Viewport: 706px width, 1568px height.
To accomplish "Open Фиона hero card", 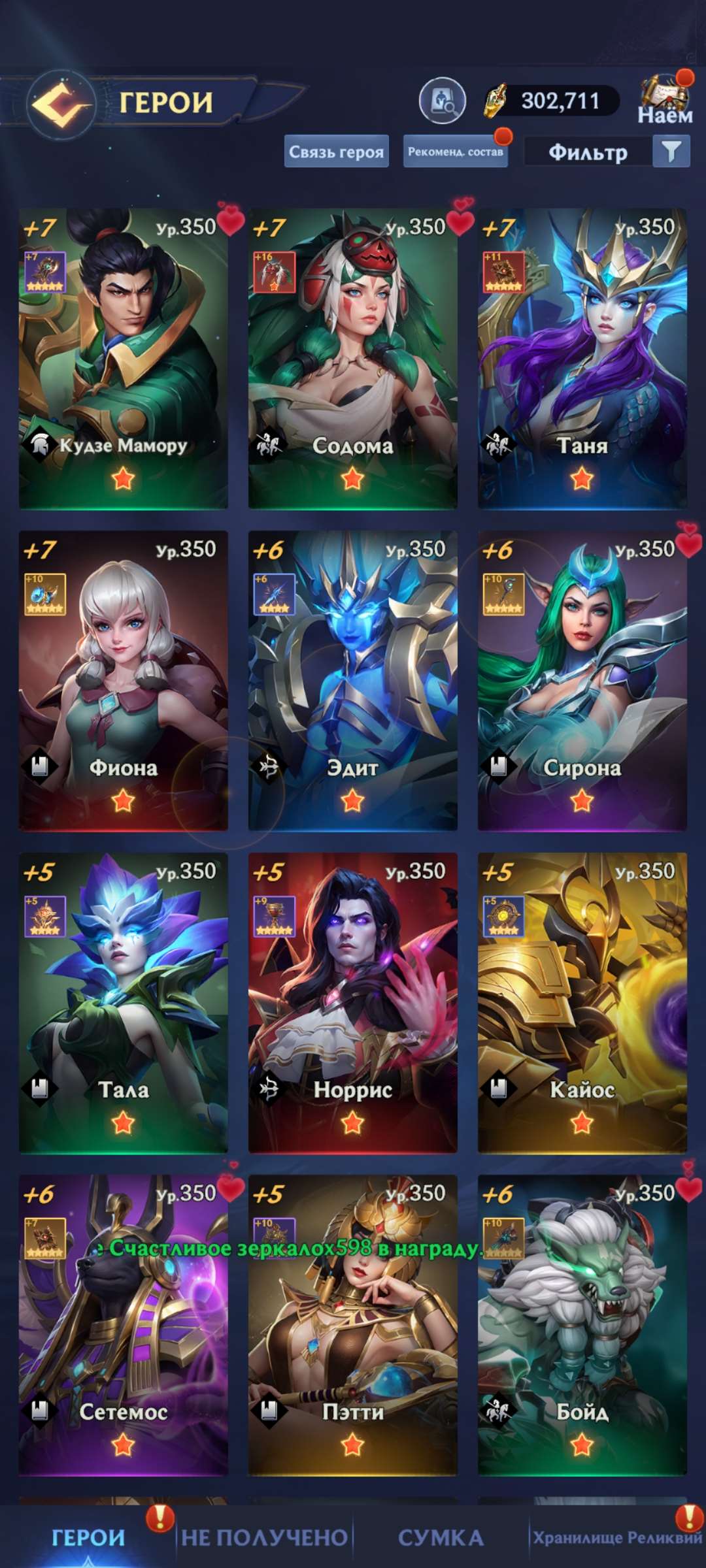I will [x=123, y=680].
